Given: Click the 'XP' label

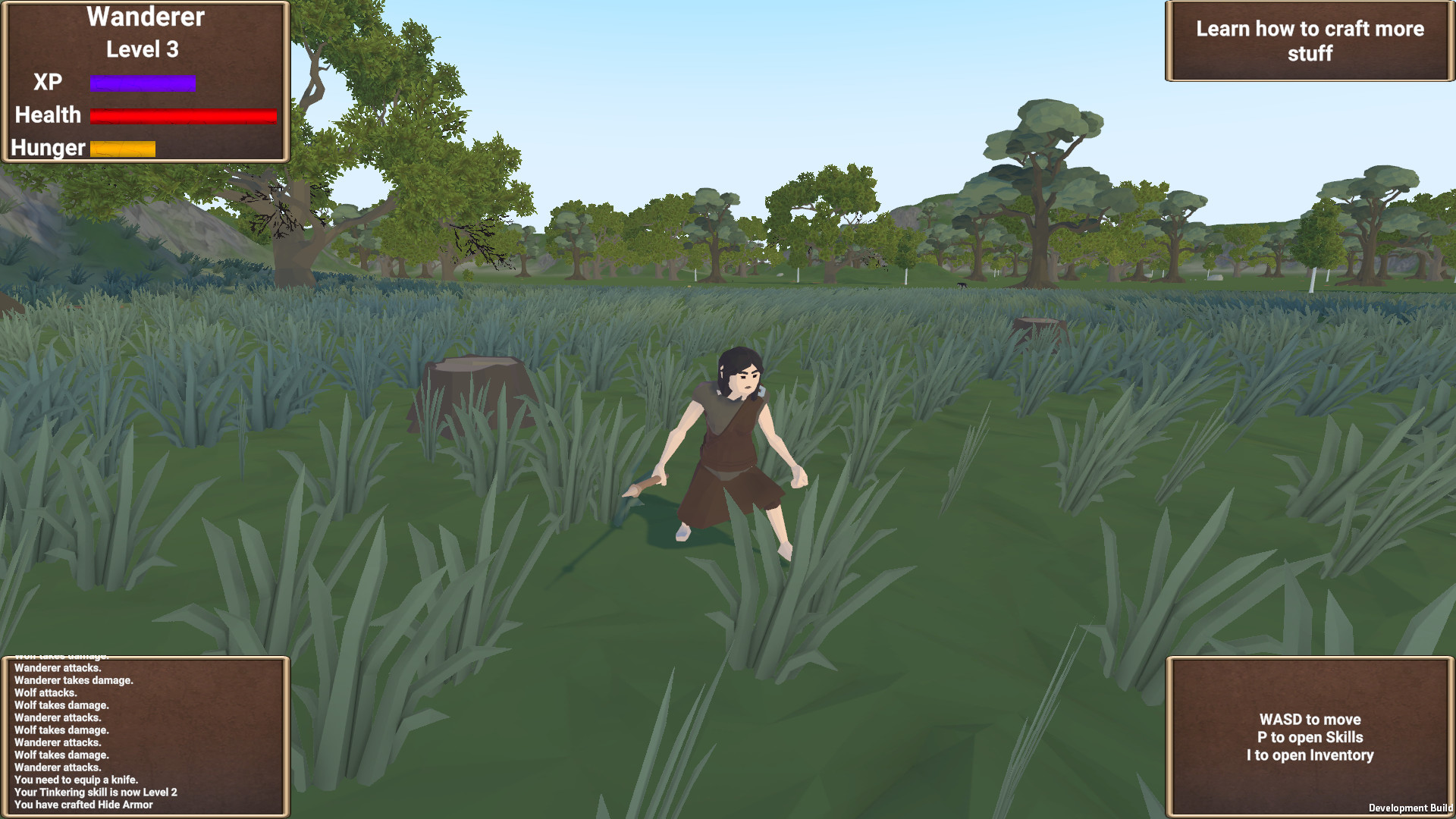Looking at the screenshot, I should coord(46,81).
